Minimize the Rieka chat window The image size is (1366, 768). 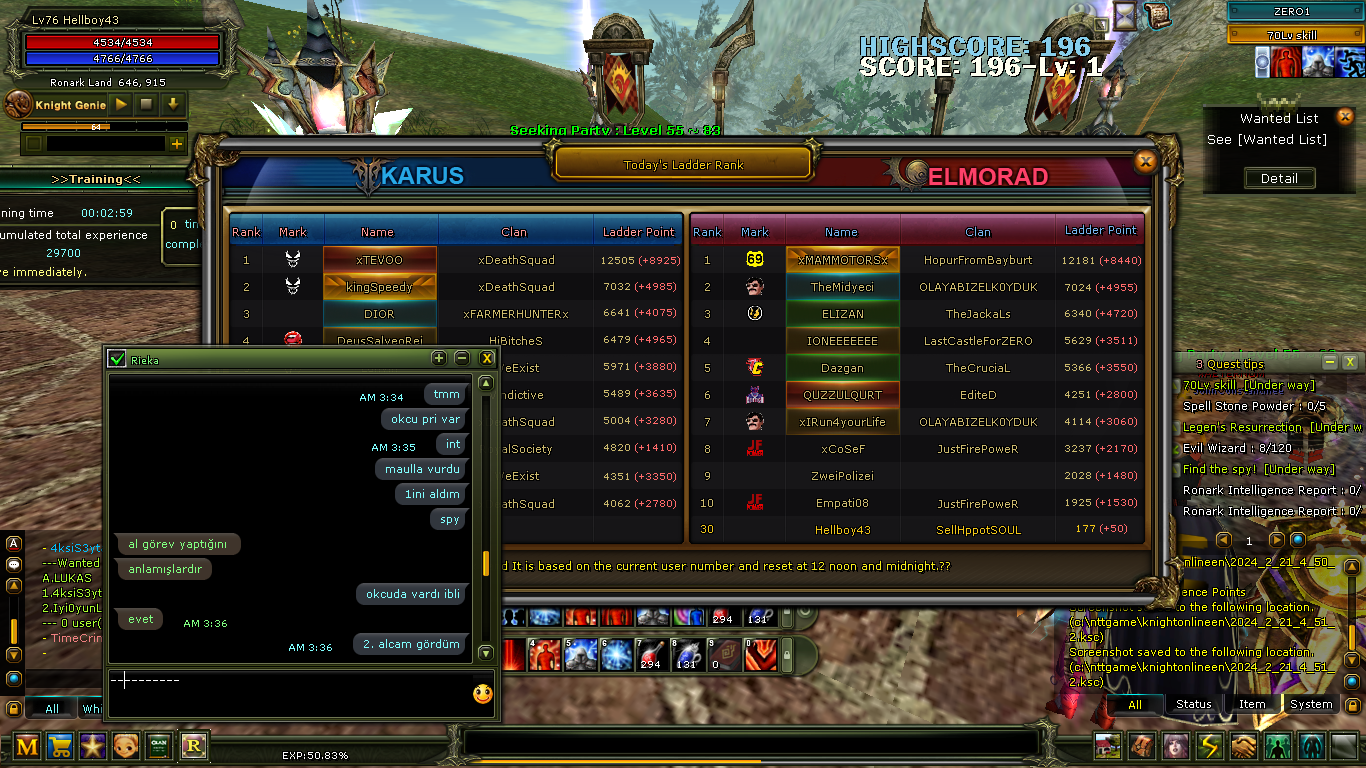pos(462,358)
